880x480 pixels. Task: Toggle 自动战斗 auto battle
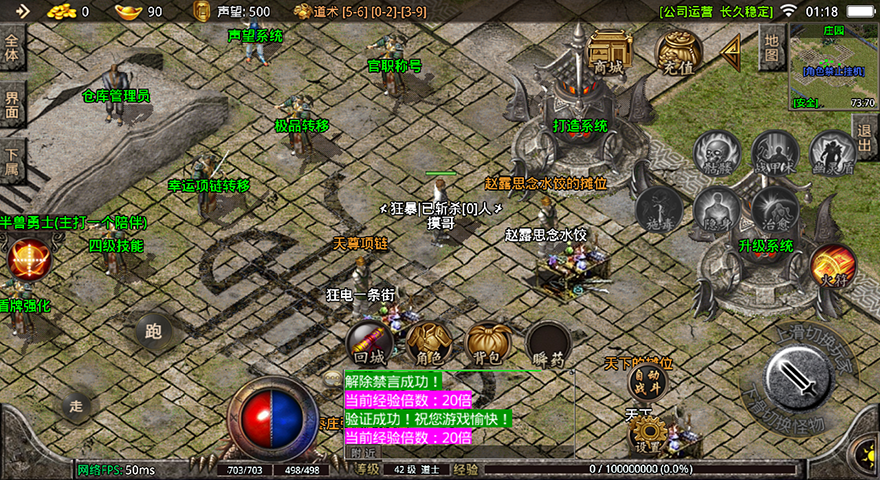646,381
